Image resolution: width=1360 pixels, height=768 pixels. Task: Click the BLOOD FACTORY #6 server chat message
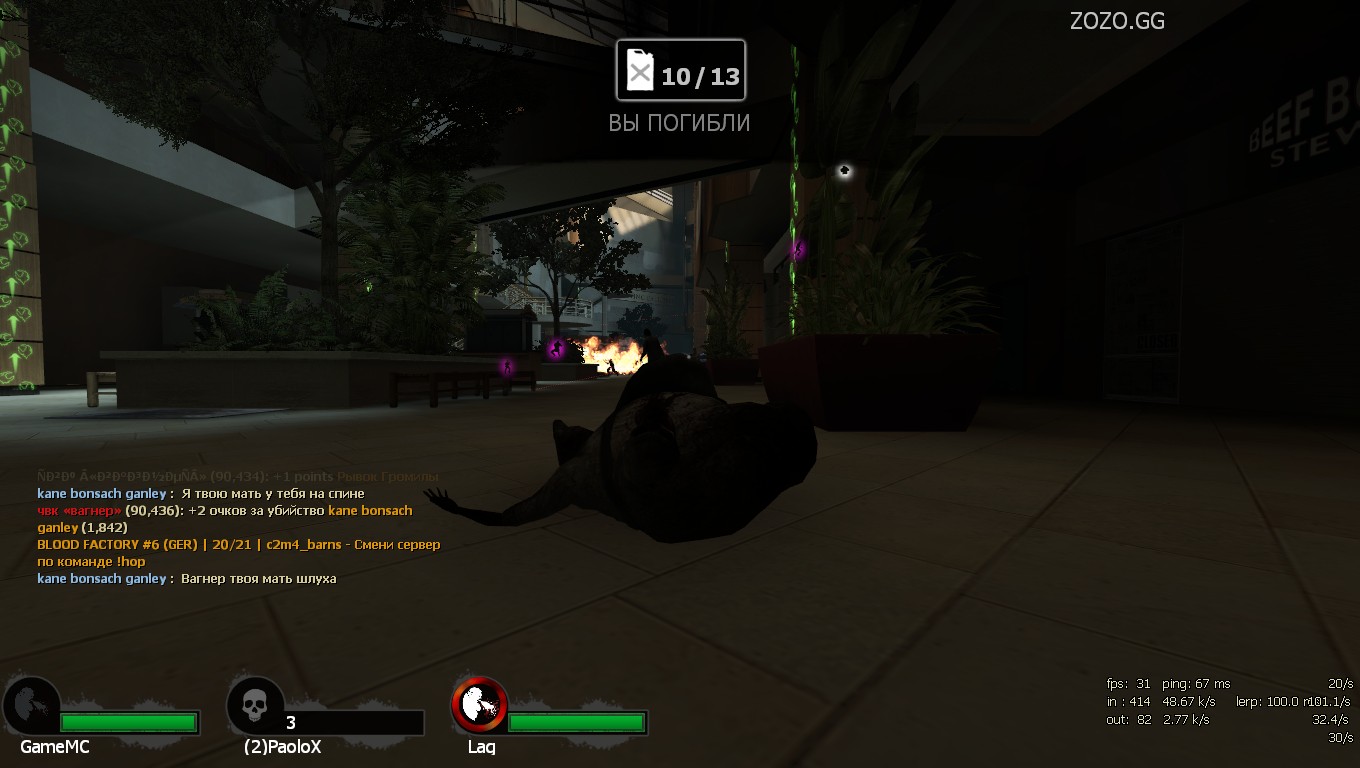coord(238,545)
